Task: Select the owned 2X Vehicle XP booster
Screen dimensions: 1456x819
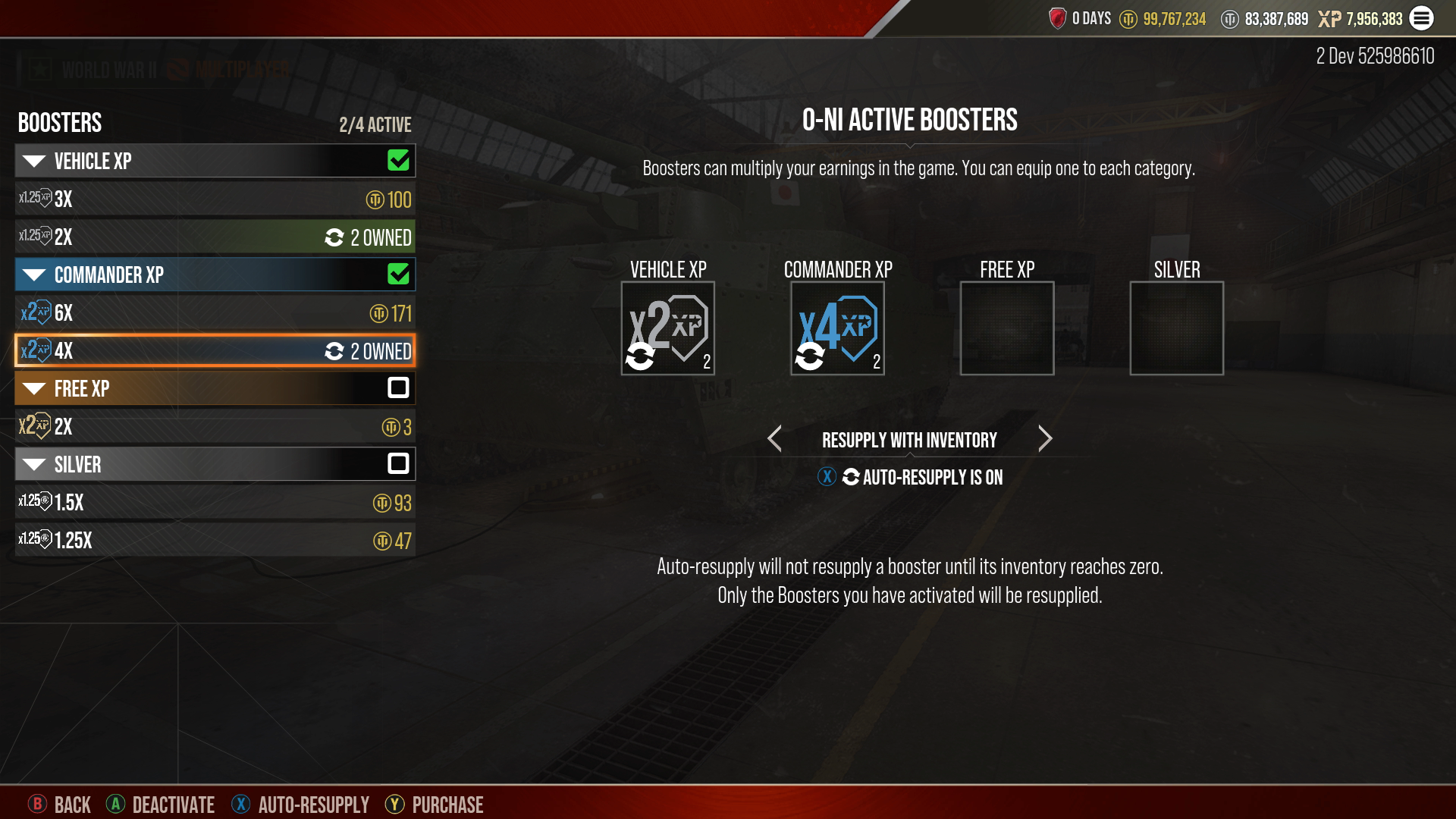Action: (x=215, y=237)
